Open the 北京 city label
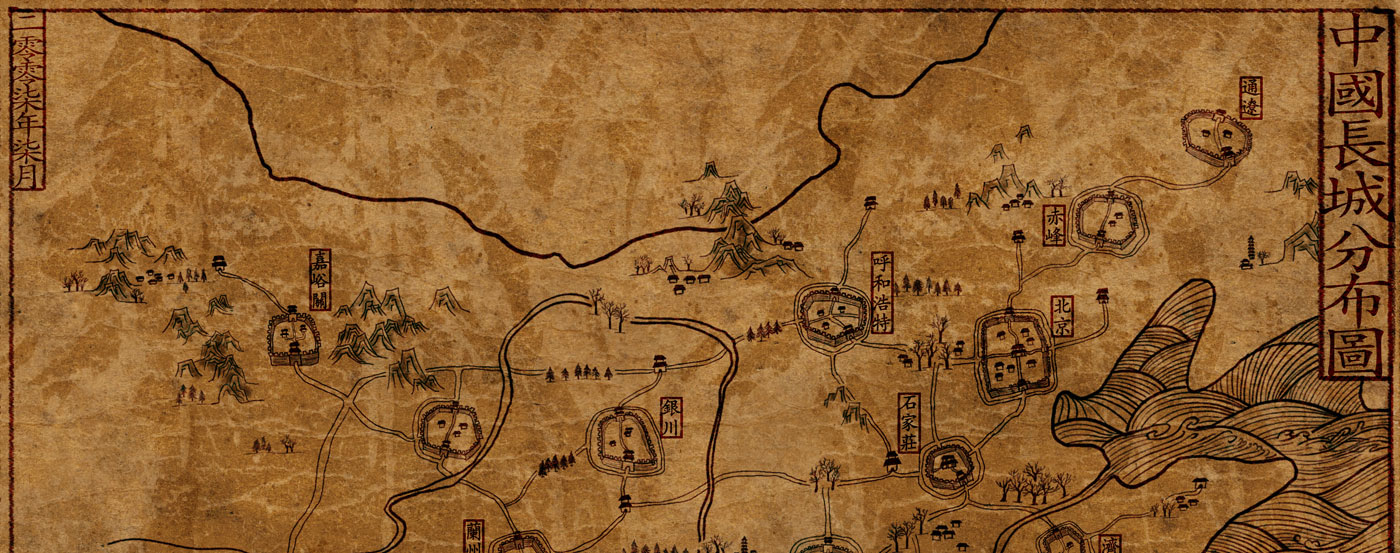The width and height of the screenshot is (1400, 553). click(x=1062, y=315)
